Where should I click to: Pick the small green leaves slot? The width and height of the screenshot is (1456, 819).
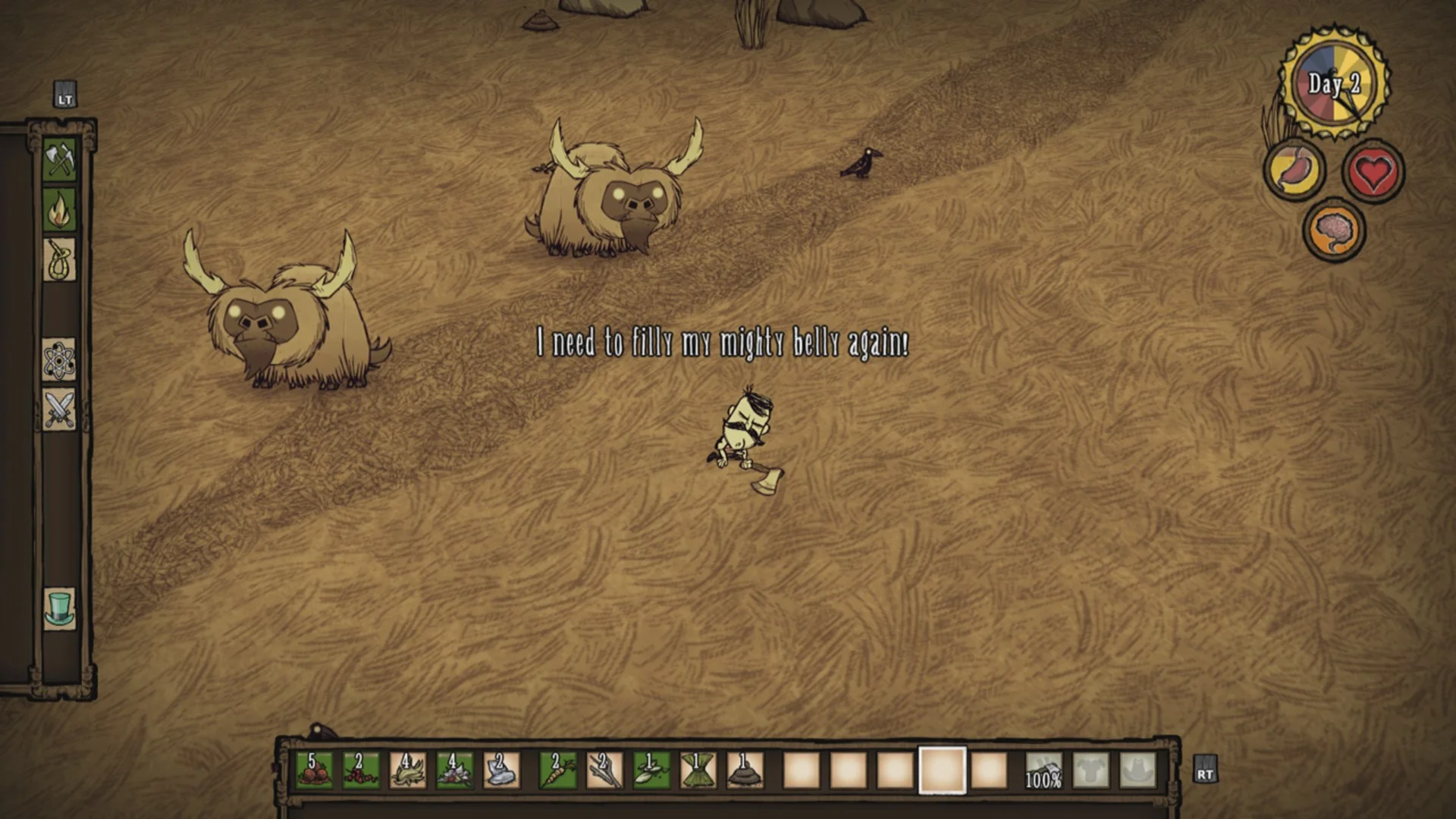click(x=651, y=770)
